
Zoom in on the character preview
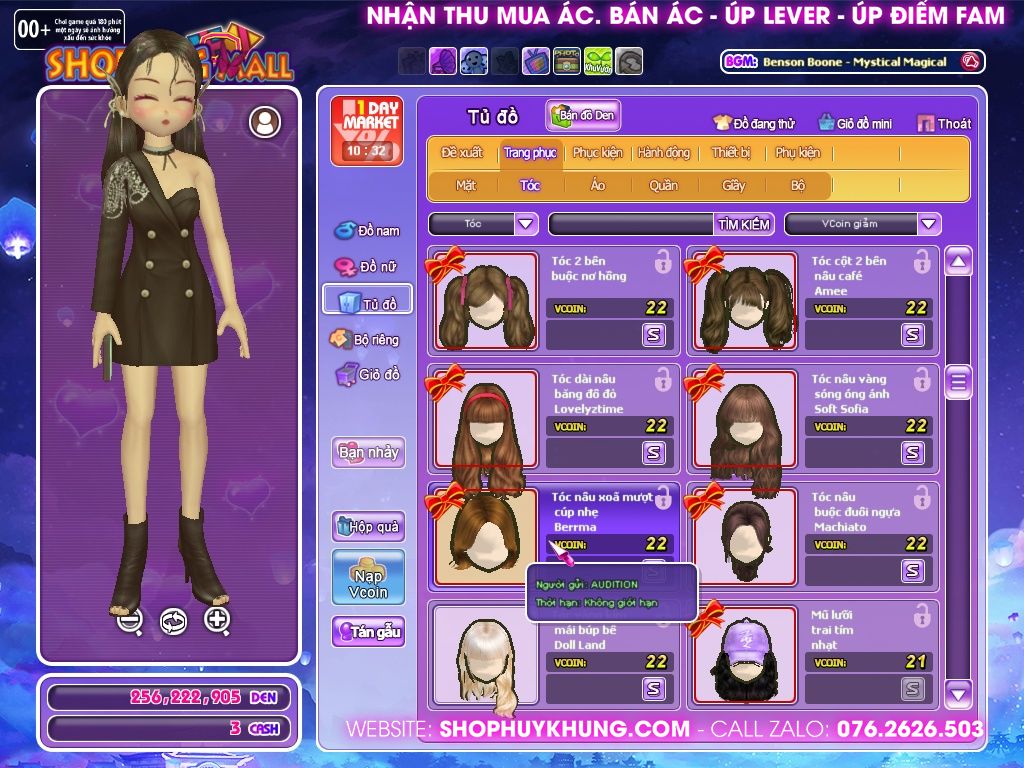(x=217, y=620)
